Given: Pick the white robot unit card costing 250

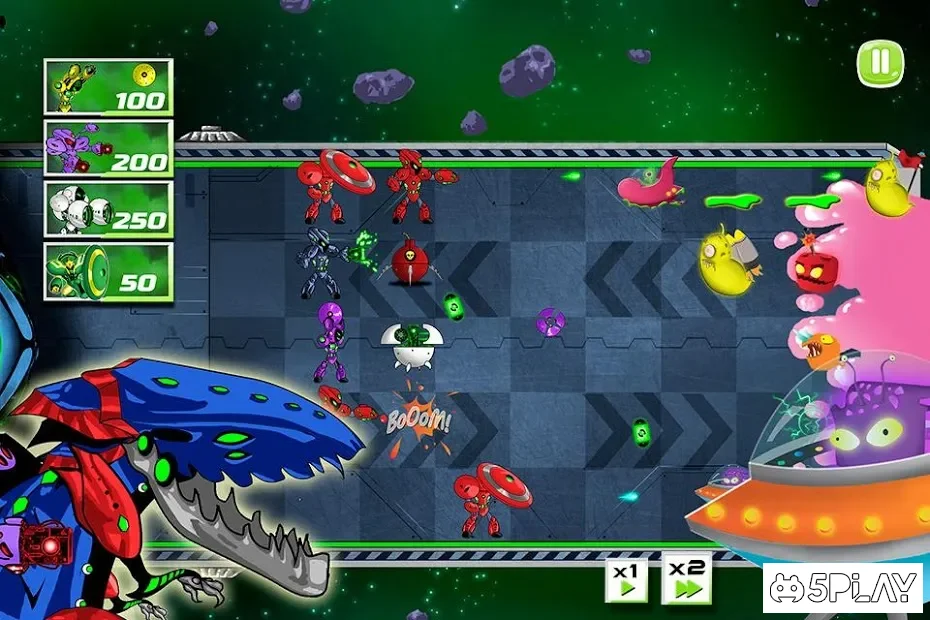Looking at the screenshot, I should [108, 209].
